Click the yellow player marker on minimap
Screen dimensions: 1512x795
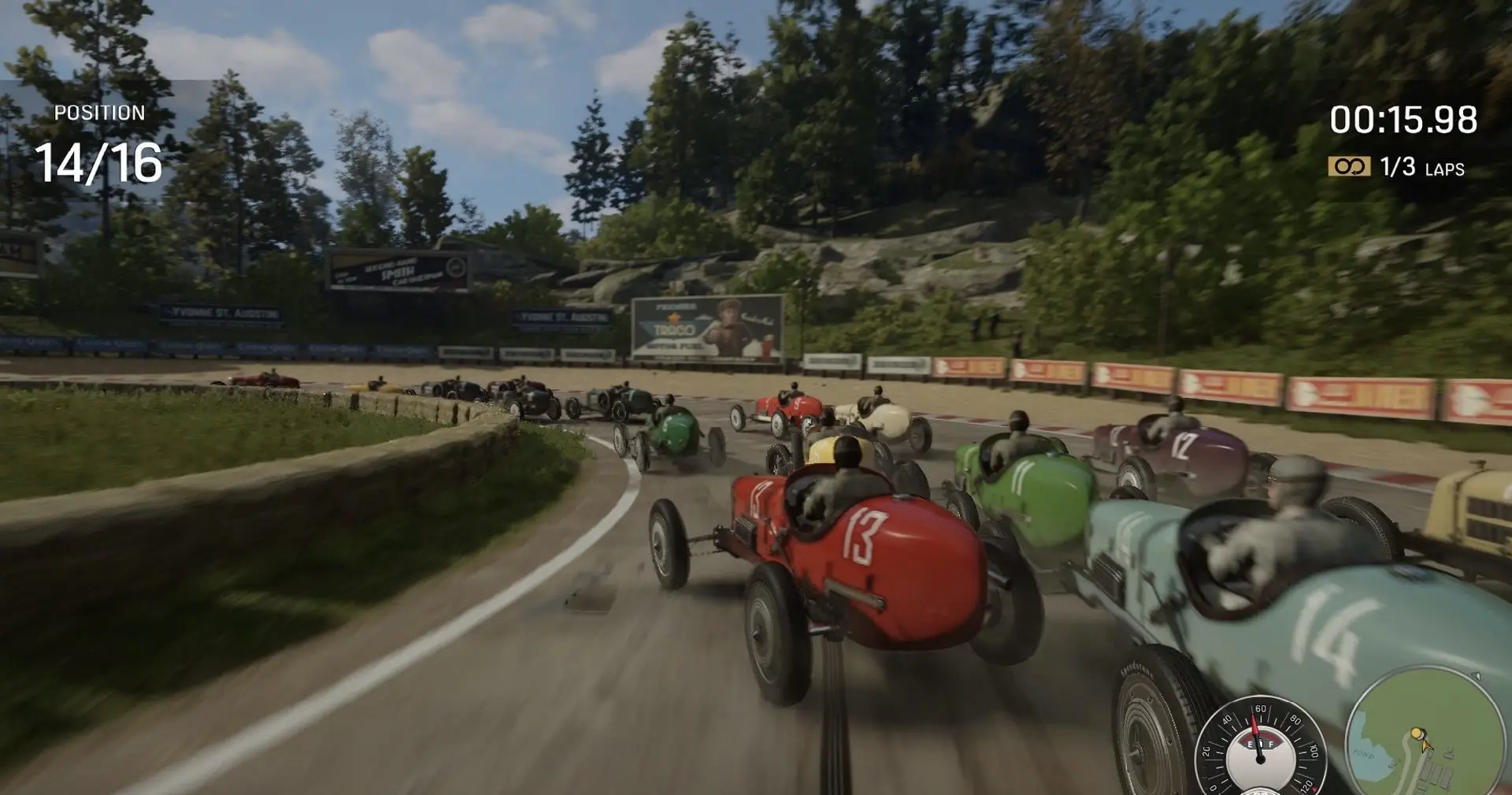(1417, 734)
